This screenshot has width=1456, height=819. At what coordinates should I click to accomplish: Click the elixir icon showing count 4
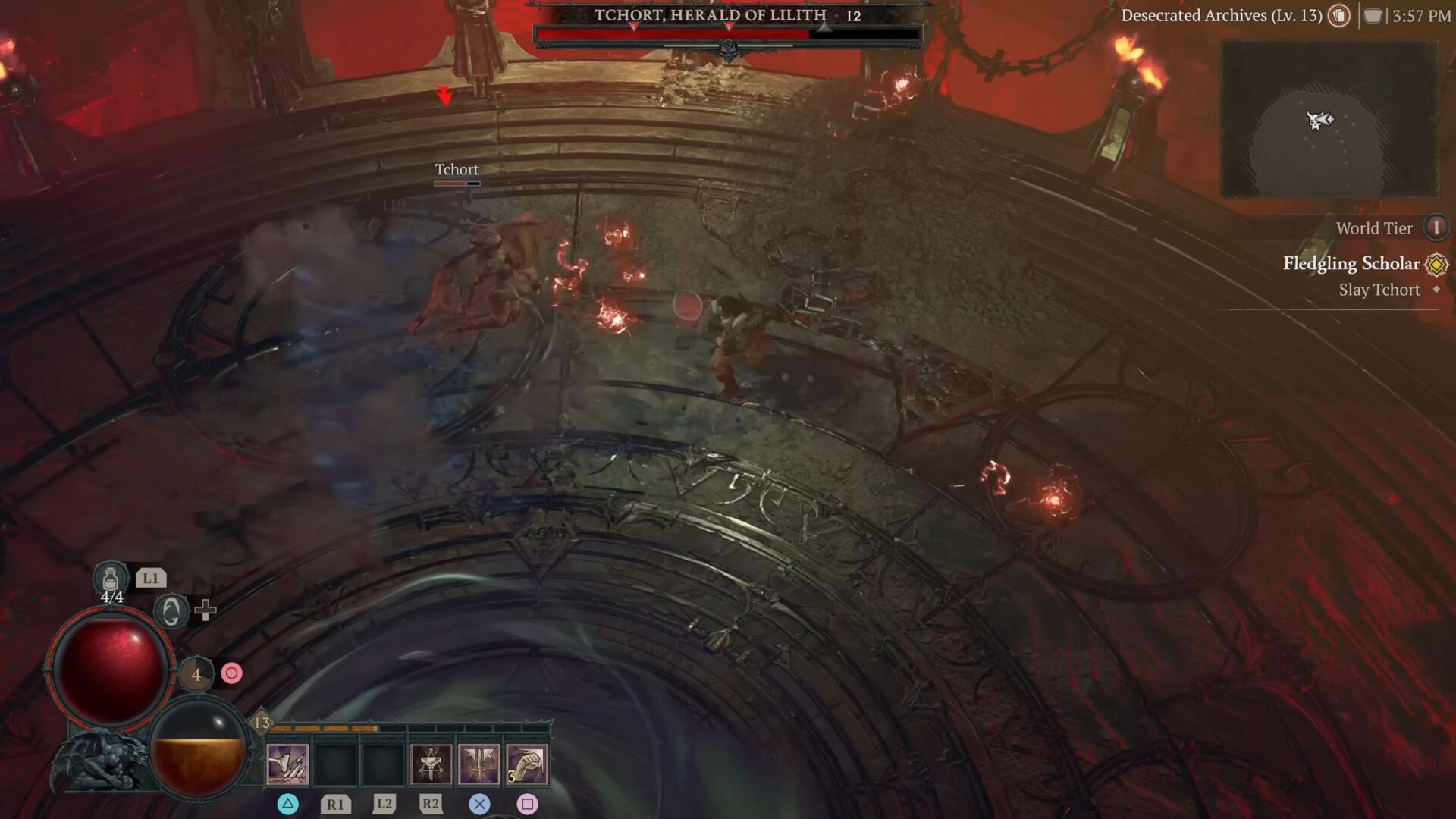[196, 672]
